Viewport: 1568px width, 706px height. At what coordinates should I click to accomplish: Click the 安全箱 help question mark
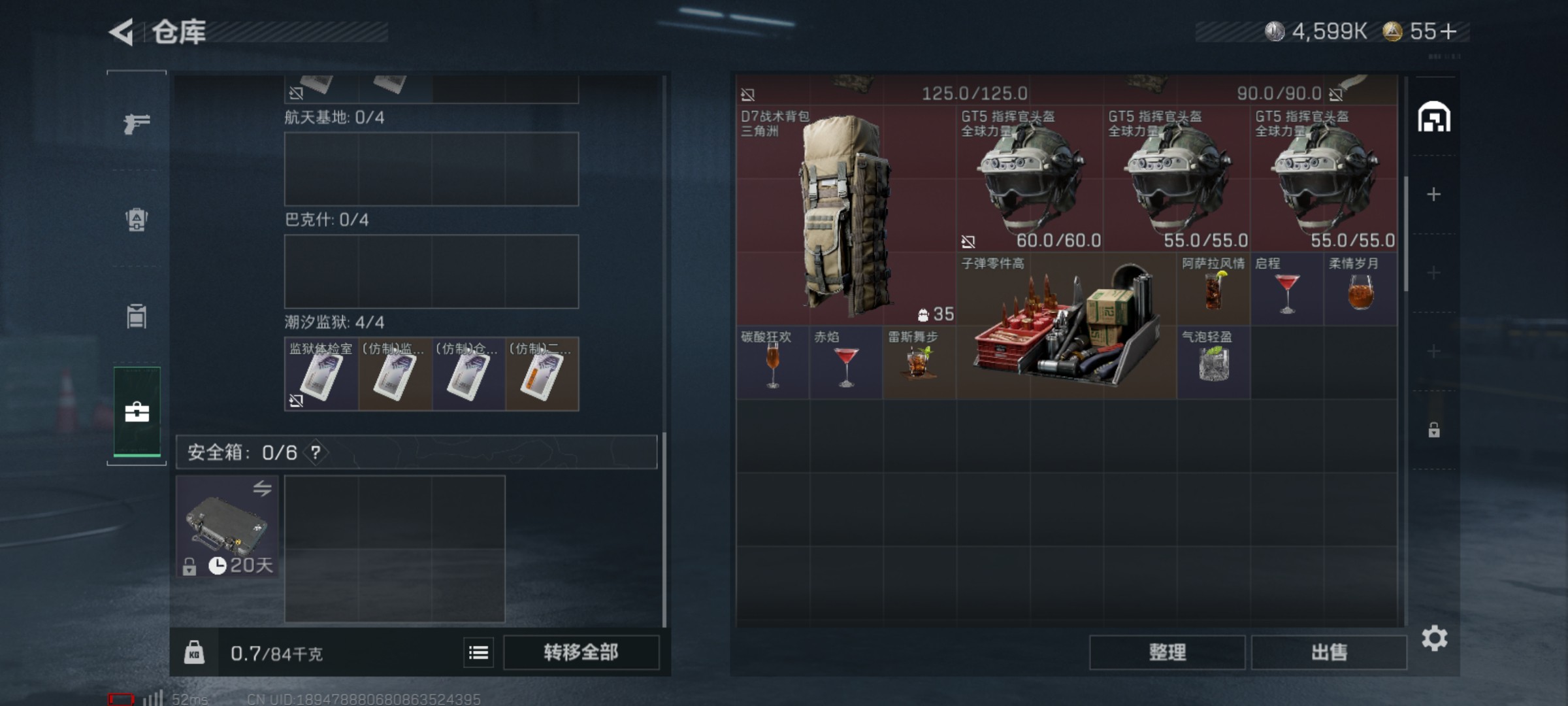click(316, 452)
